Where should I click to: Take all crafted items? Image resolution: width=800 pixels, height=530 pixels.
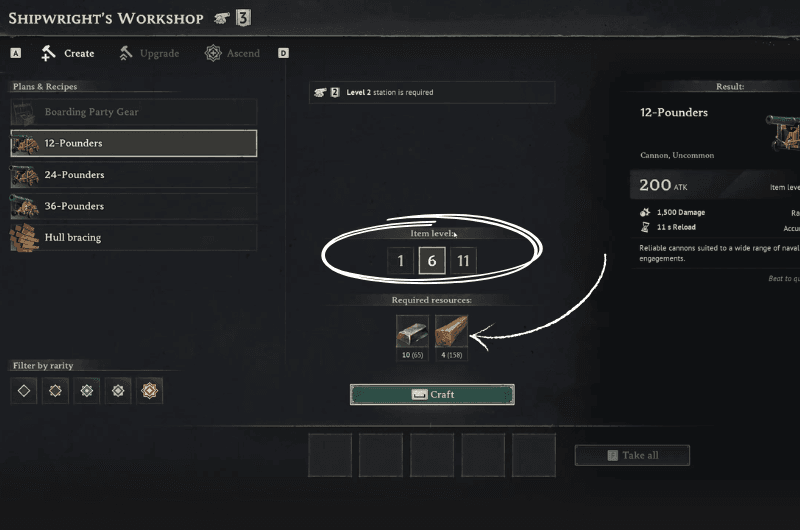pos(632,455)
